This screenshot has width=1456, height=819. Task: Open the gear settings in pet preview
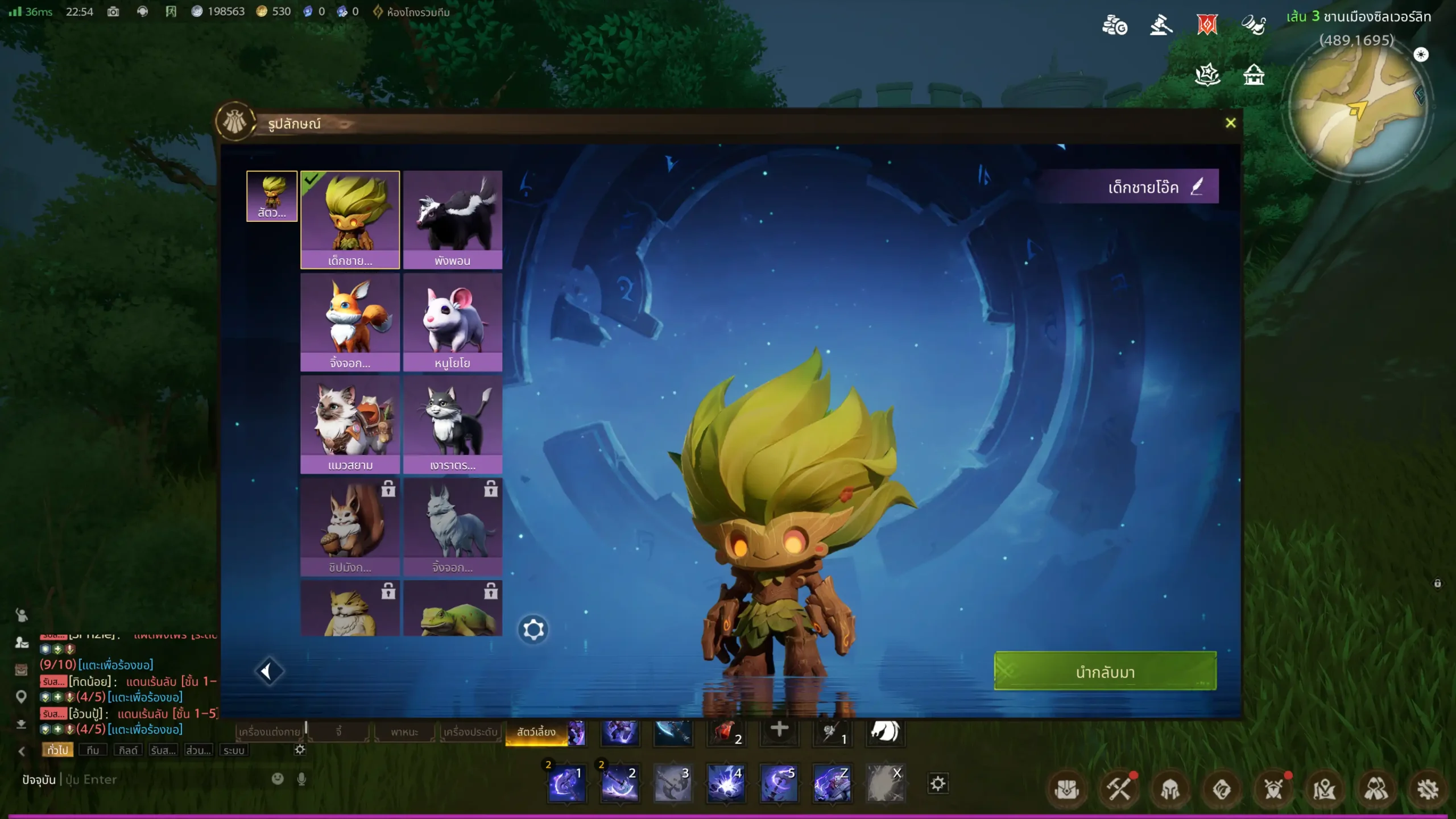533,630
